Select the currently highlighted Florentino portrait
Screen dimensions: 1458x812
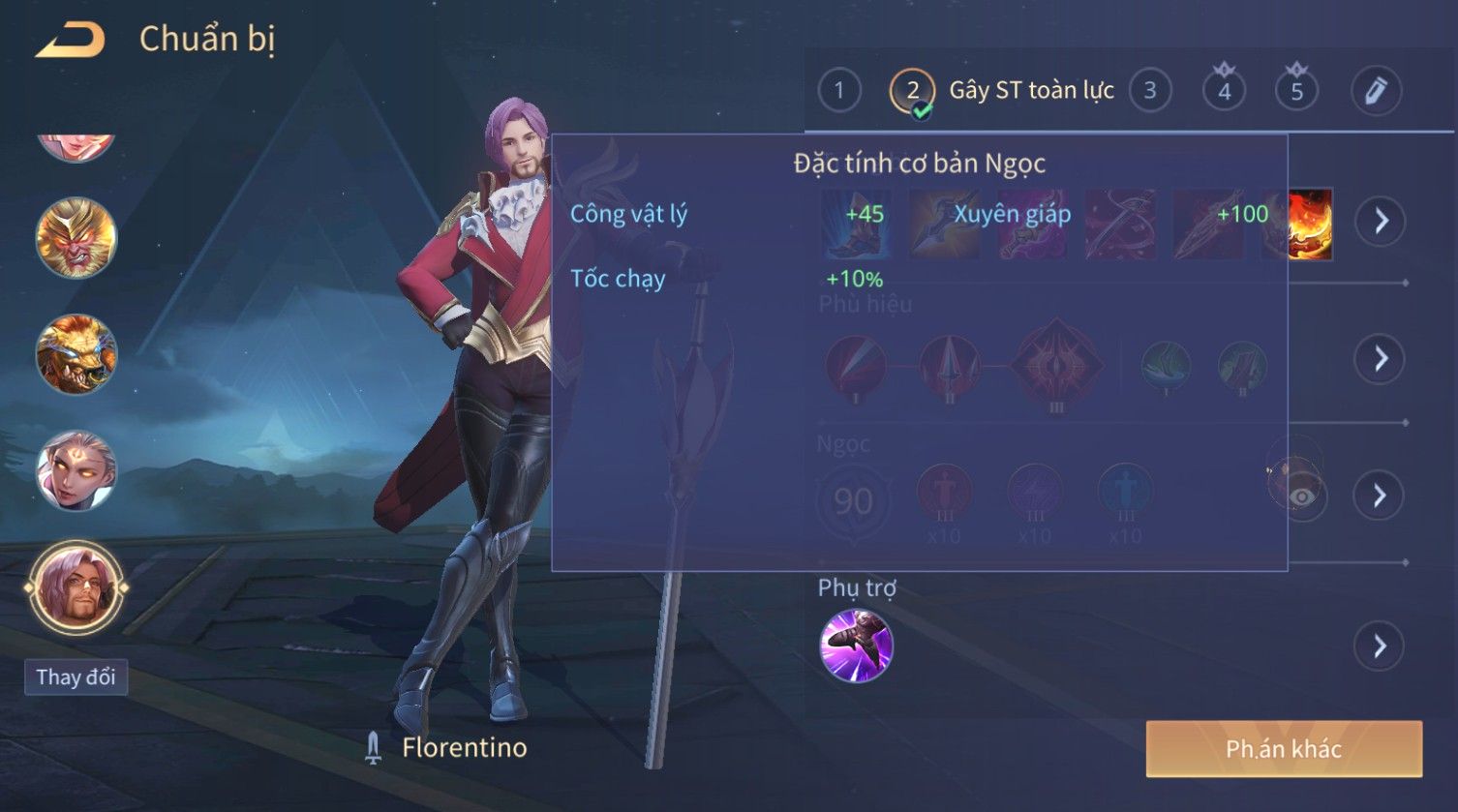[76, 587]
